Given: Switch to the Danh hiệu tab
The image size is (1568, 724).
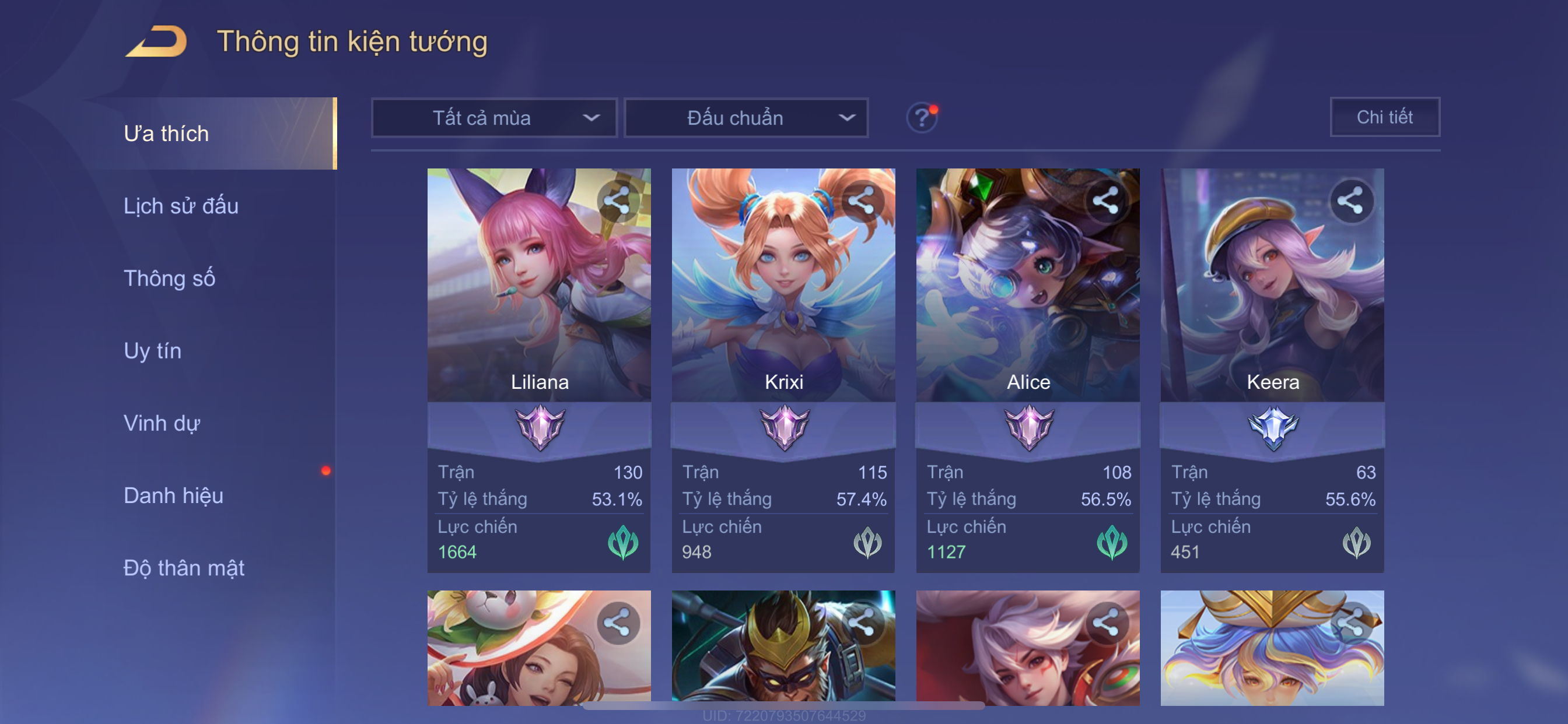Looking at the screenshot, I should [173, 496].
